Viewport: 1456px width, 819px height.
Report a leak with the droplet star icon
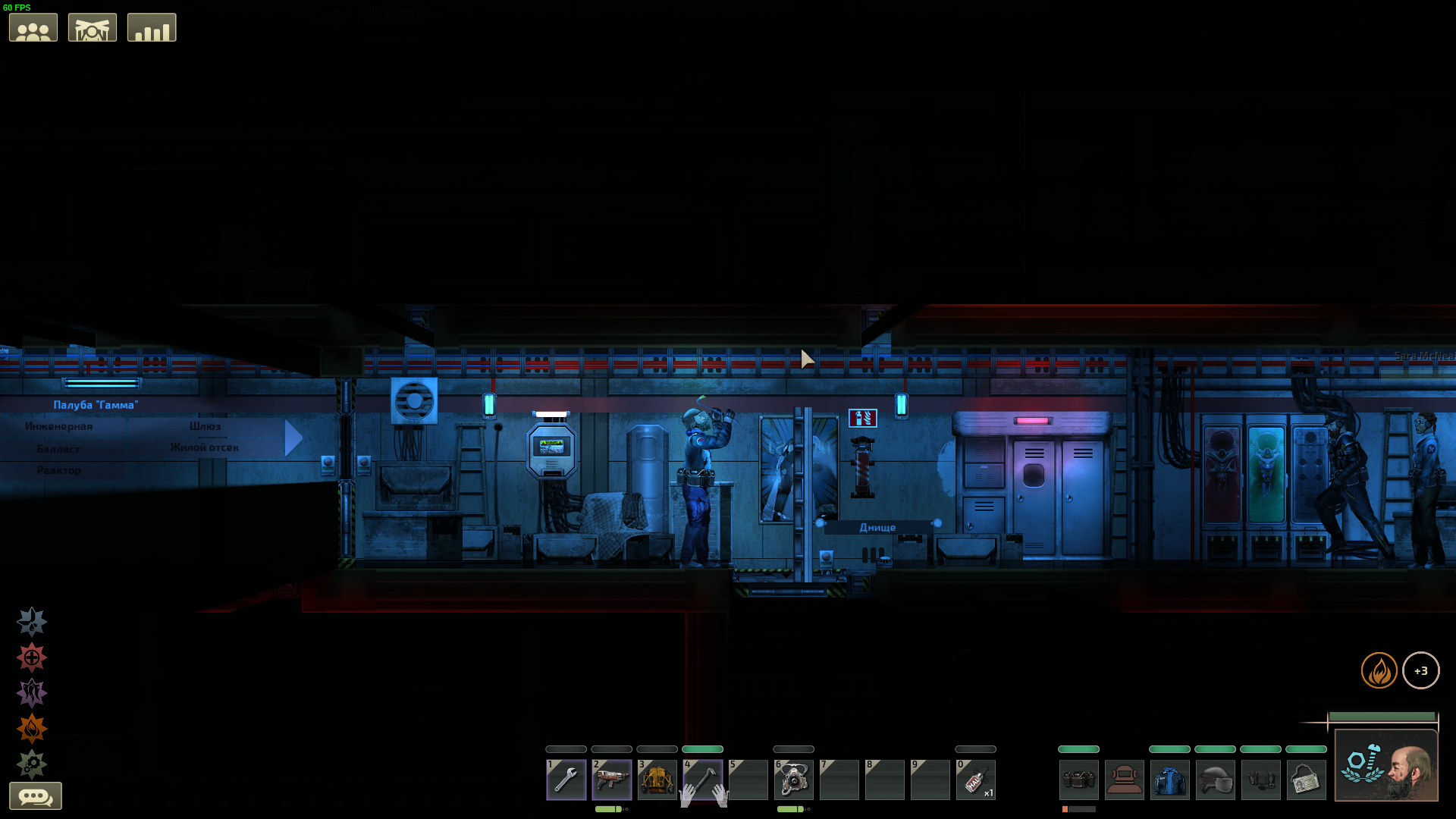[x=31, y=621]
